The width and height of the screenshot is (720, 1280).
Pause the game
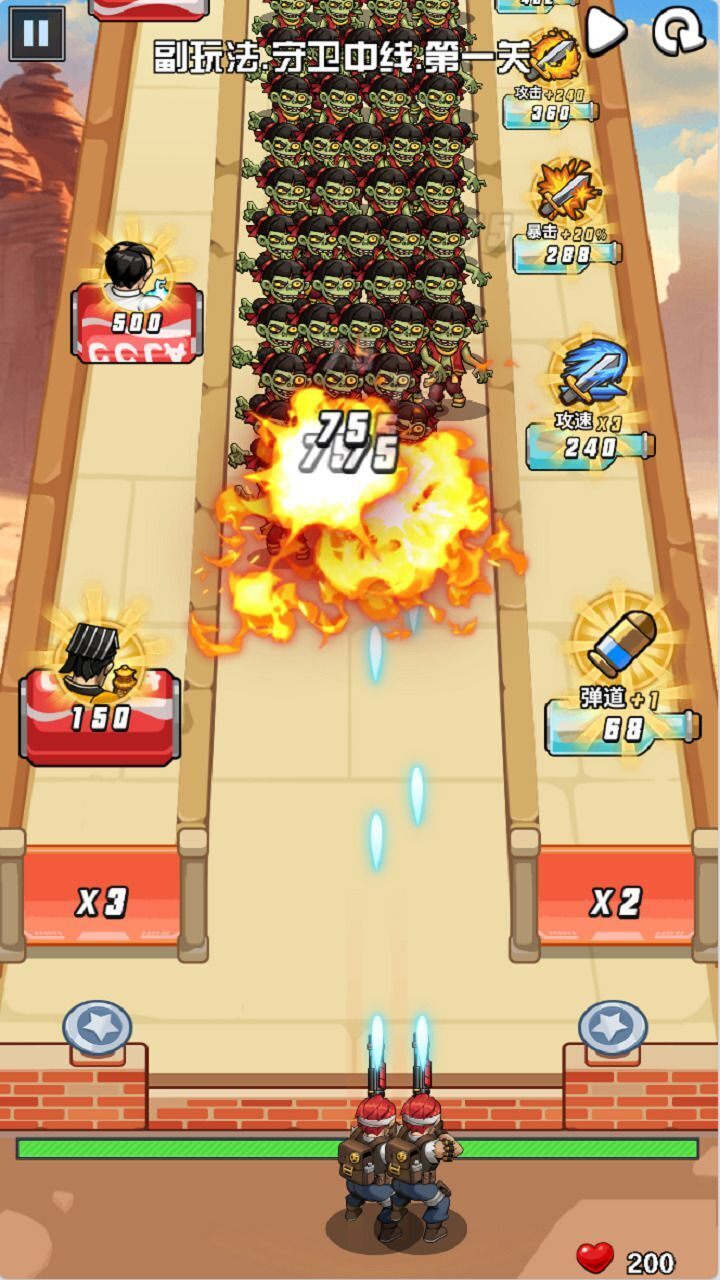coord(36,34)
